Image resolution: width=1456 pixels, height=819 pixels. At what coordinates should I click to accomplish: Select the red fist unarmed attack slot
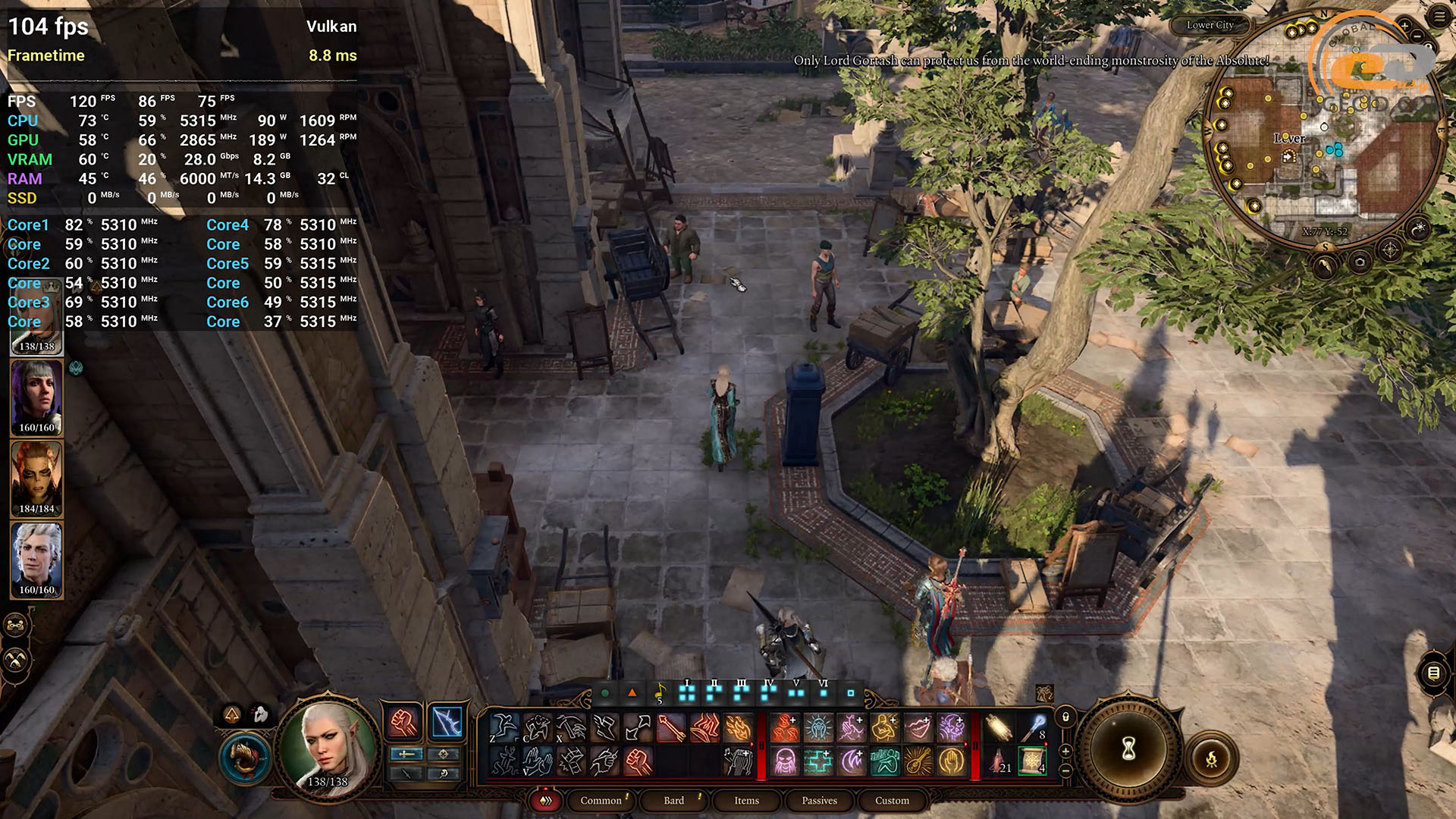click(403, 723)
